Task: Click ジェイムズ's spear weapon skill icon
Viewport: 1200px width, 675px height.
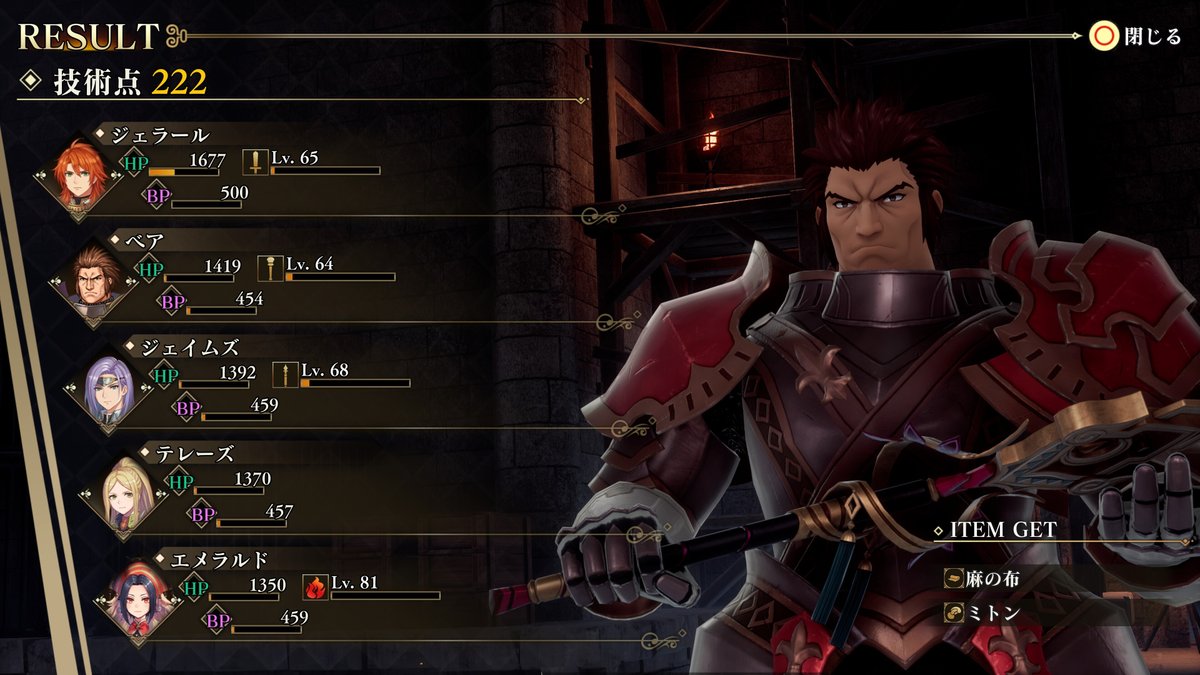Action: (286, 374)
